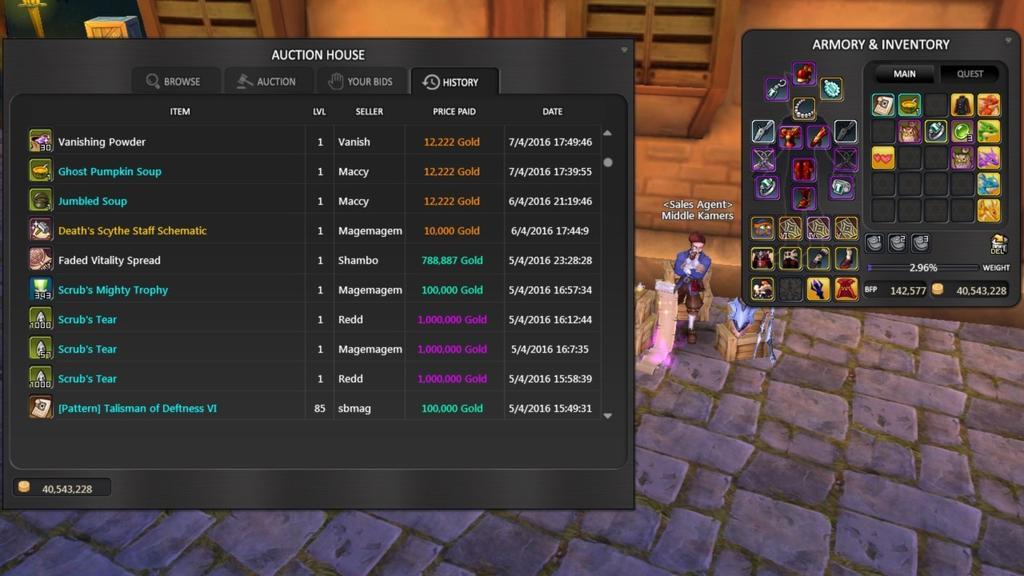
Task: Click the history list scroll-down arrow
Action: click(607, 416)
